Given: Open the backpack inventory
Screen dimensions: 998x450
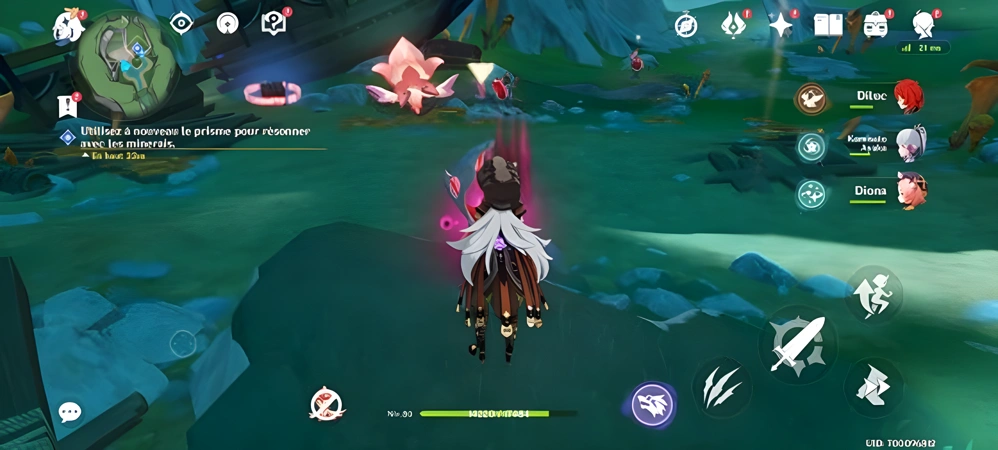Looking at the screenshot, I should pos(876,25).
